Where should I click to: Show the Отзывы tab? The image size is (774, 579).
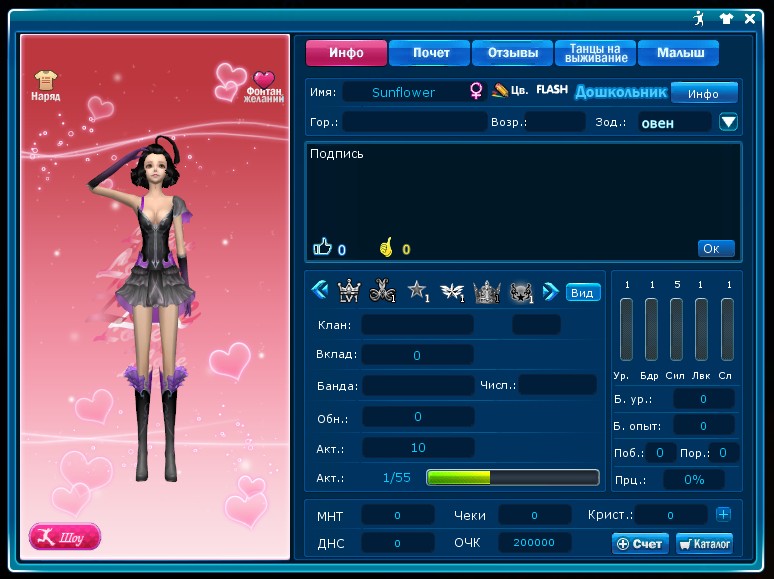(x=512, y=53)
